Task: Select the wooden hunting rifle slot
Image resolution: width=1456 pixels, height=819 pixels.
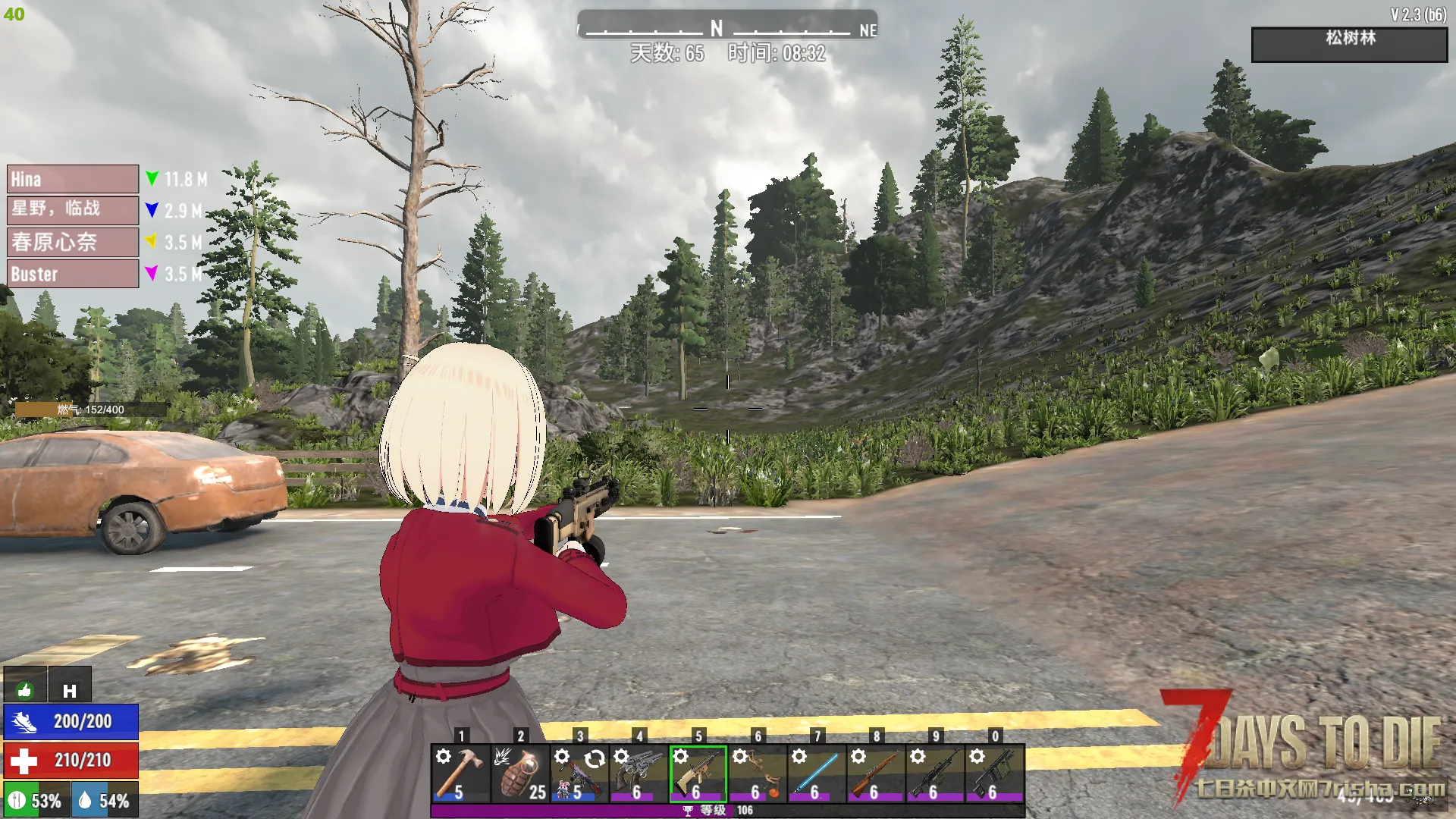Action: pyautogui.click(x=875, y=773)
